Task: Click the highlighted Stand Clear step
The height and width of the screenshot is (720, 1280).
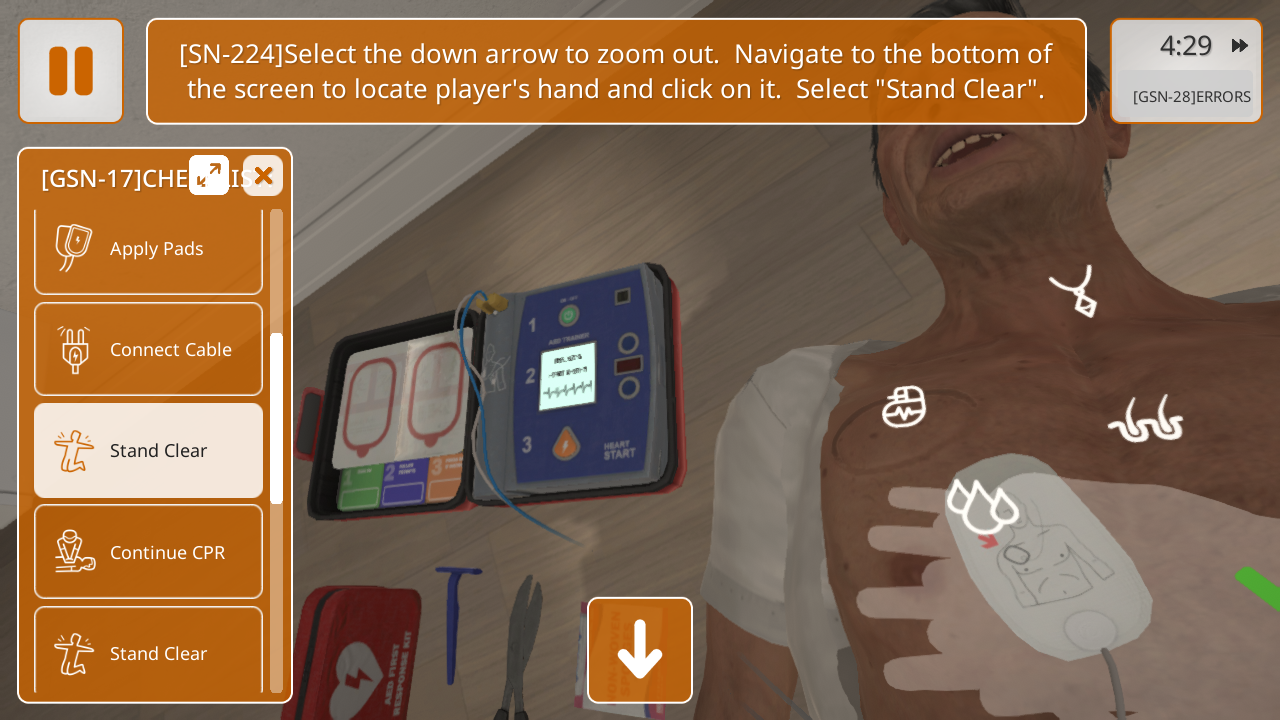Action: (148, 451)
